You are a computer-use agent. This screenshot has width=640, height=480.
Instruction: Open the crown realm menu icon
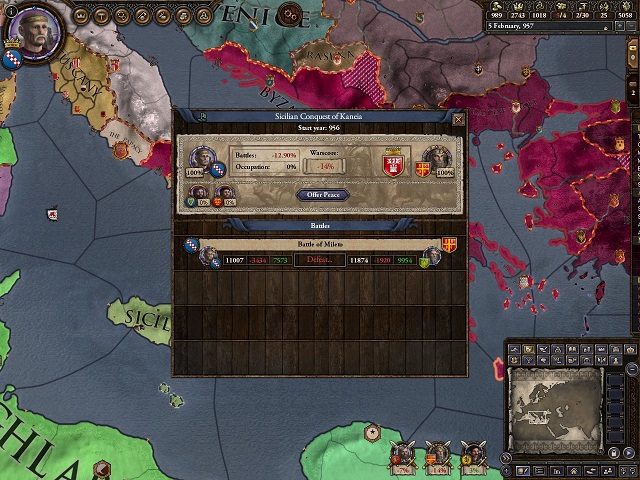coord(78,17)
